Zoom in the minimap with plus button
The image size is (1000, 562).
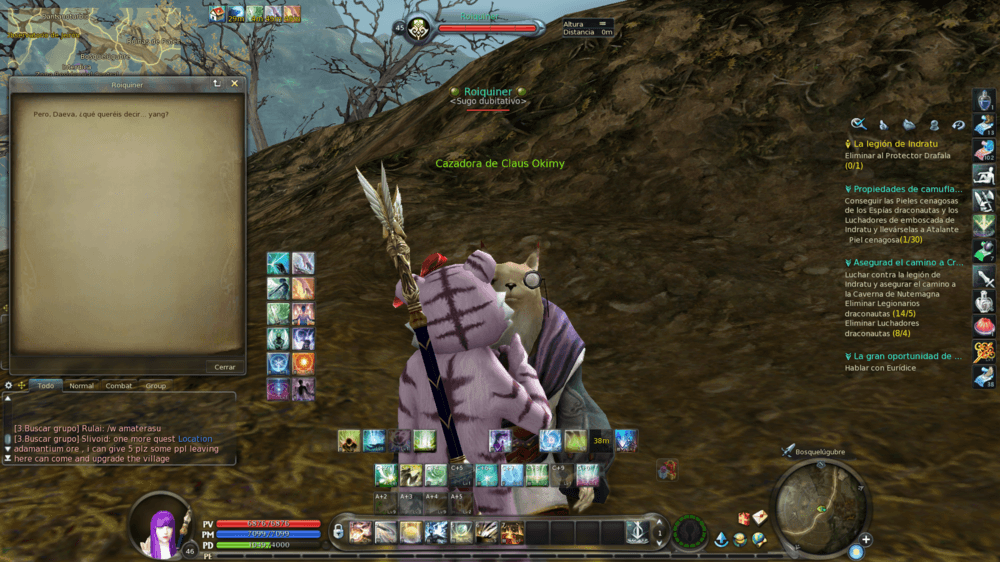[866, 540]
